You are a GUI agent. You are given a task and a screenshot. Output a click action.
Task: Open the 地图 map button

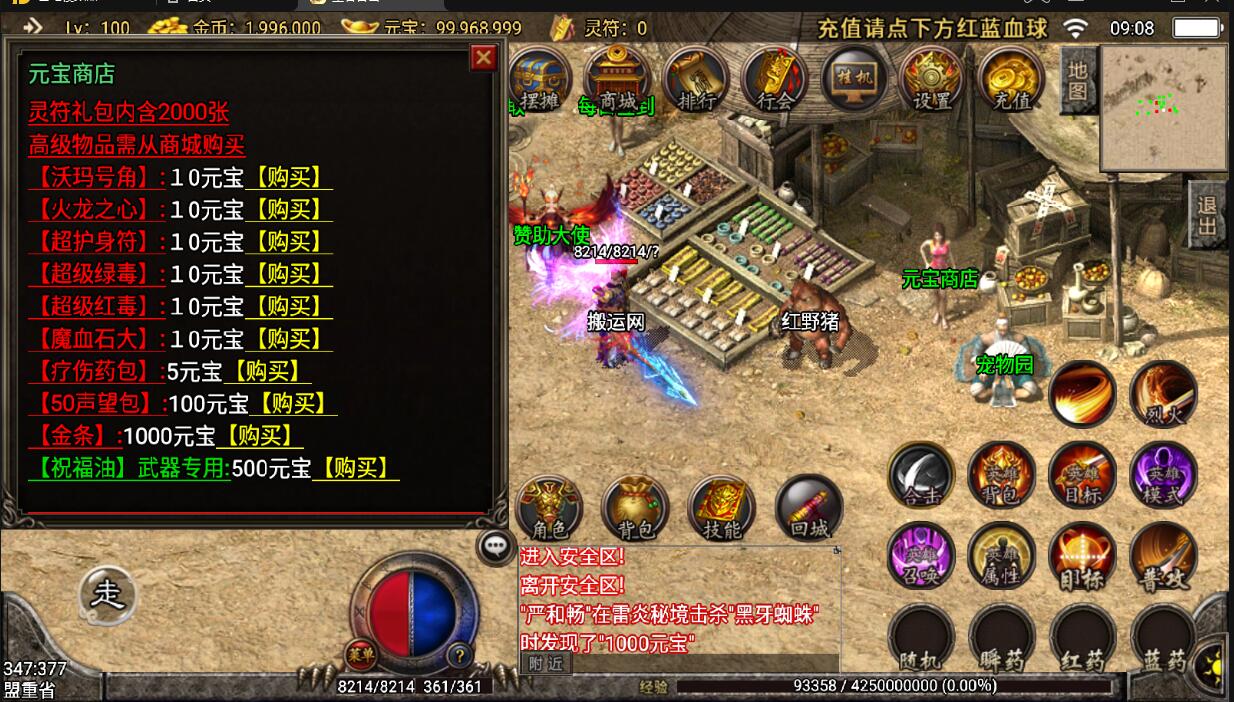click(1076, 80)
